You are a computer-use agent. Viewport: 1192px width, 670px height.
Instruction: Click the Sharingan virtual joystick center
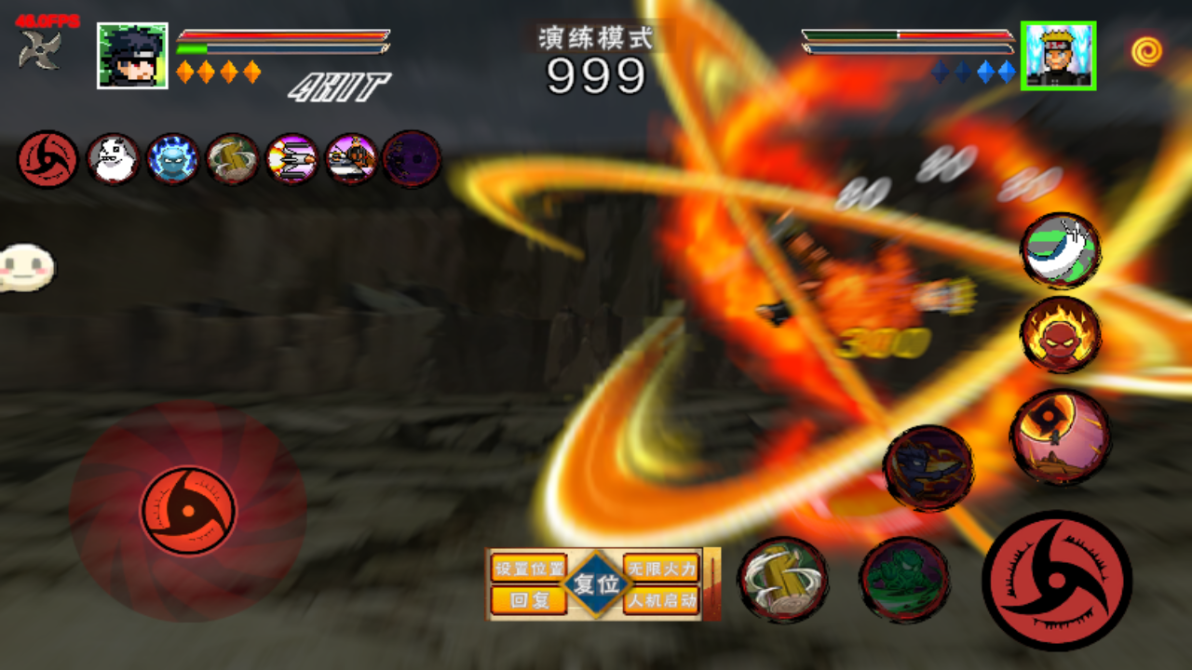[188, 511]
